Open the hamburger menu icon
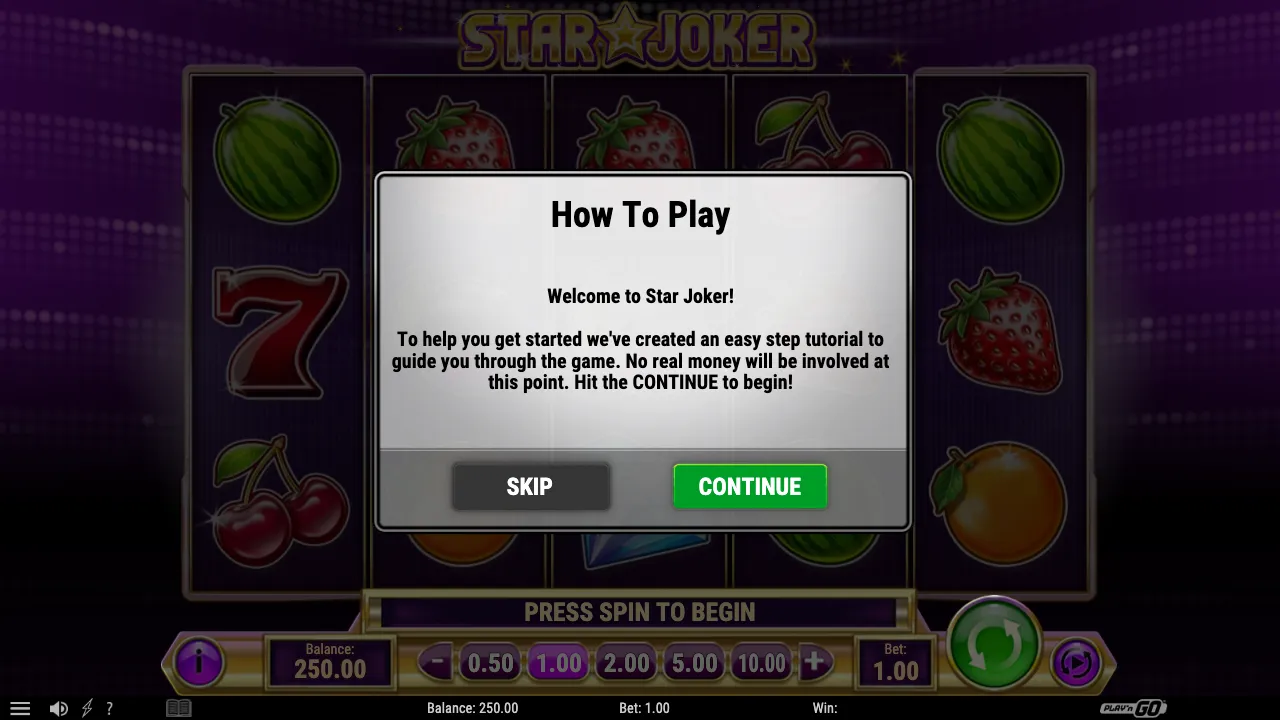The height and width of the screenshot is (720, 1280). tap(20, 707)
